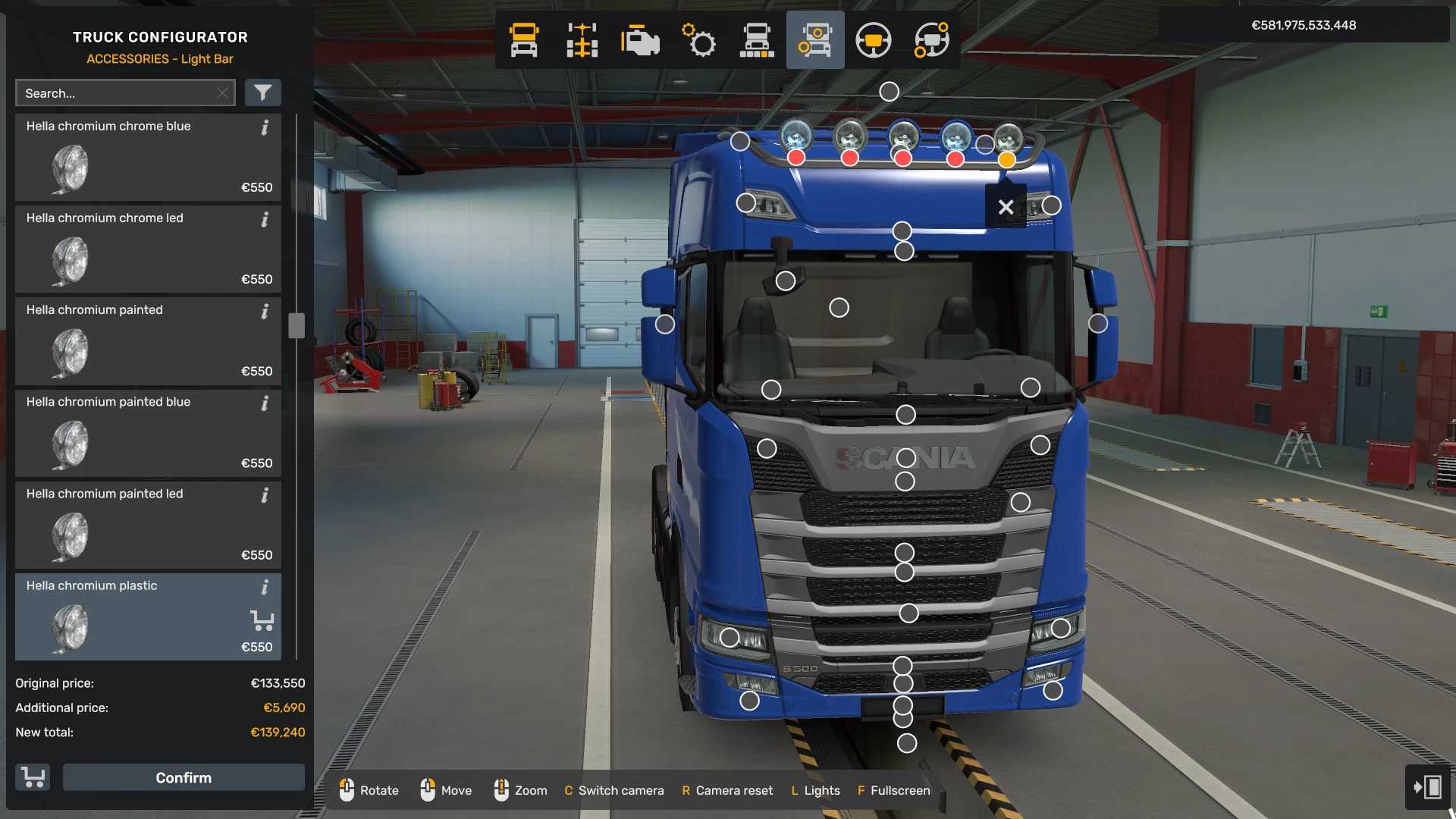Open the shopping cart beside Confirm
This screenshot has height=819, width=1456.
point(33,777)
